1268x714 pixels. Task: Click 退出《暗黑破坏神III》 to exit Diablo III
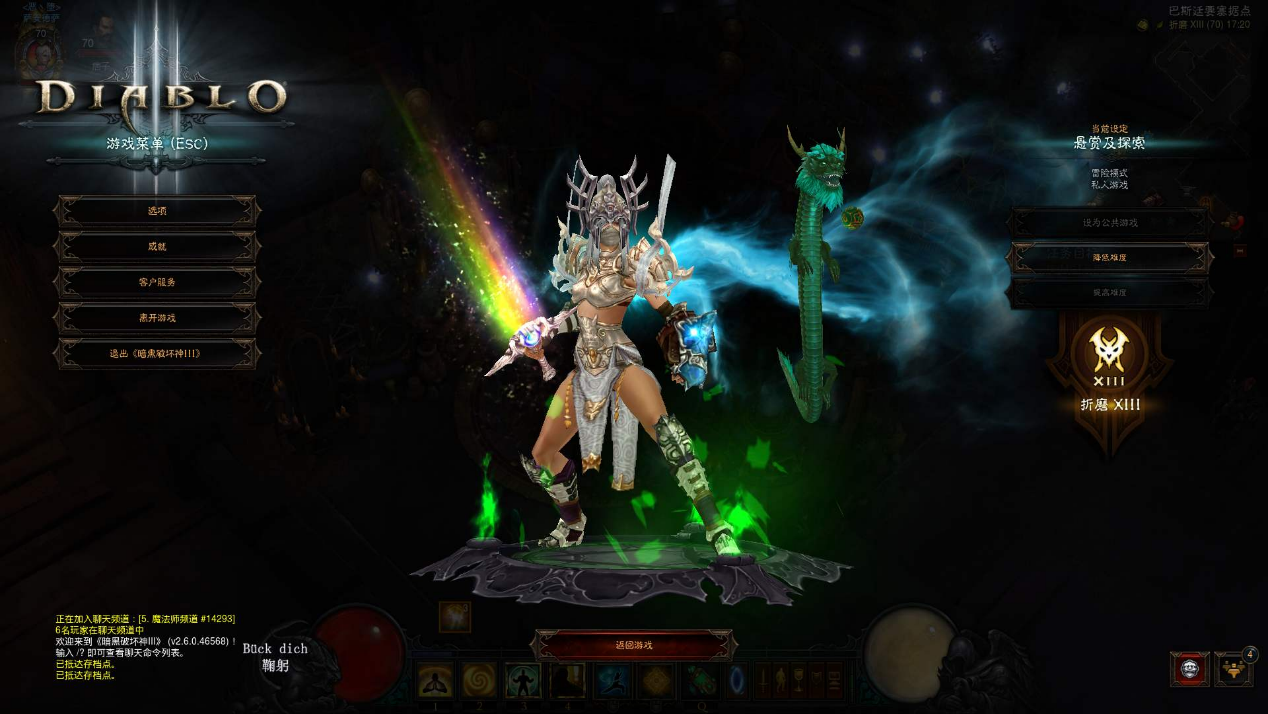[x=157, y=354]
